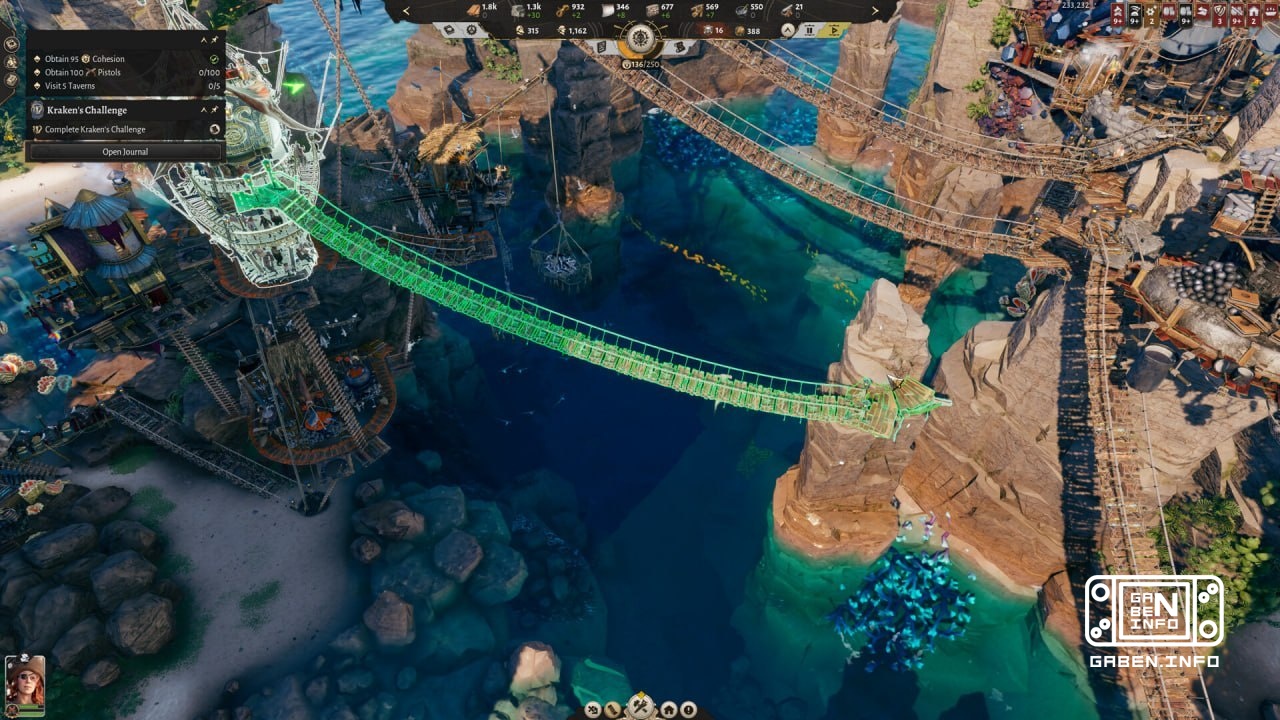The width and height of the screenshot is (1280, 720).
Task: Collapse the Kraken's Challenge panel
Action: pos(204,110)
